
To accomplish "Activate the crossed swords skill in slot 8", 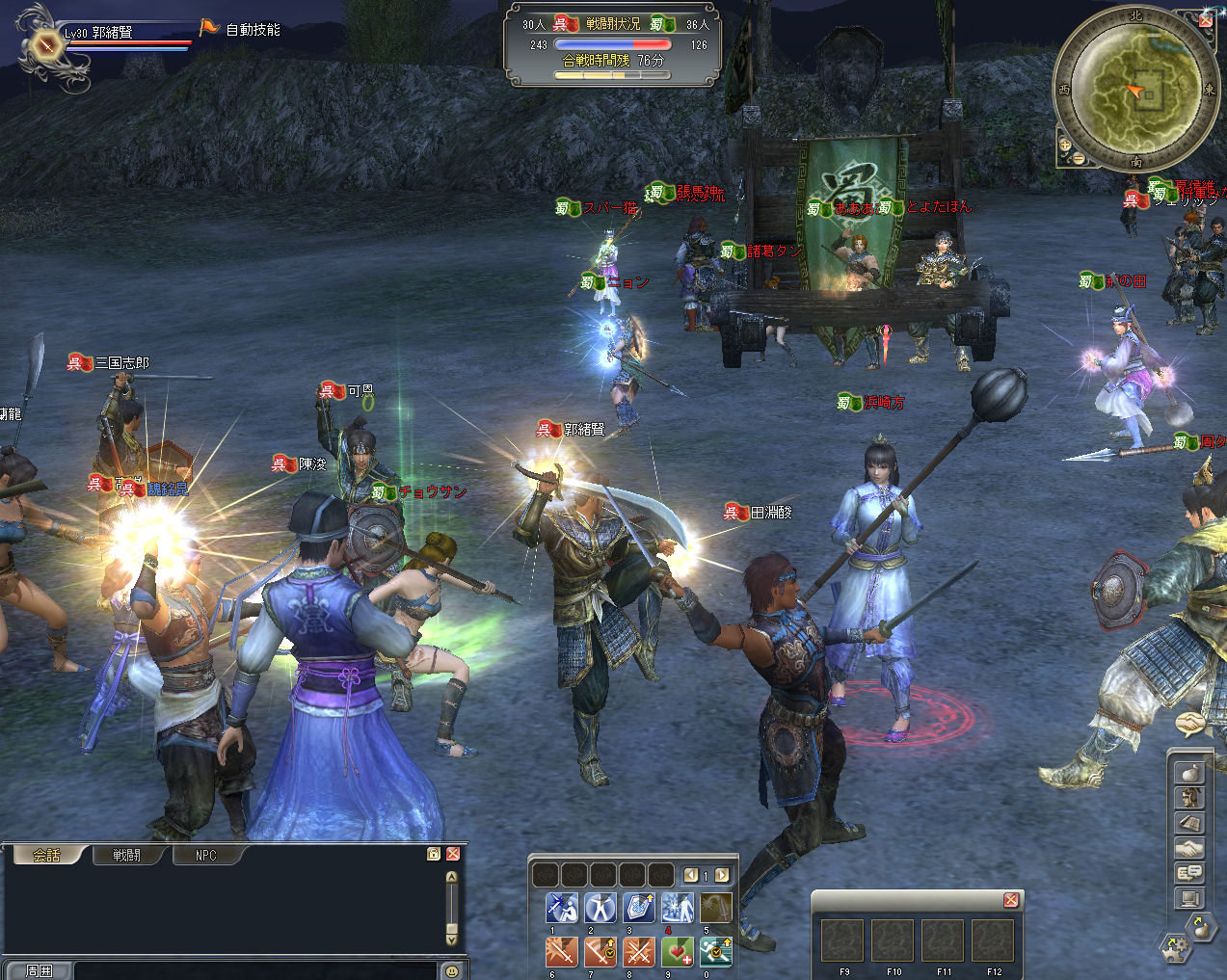I will pos(638,951).
